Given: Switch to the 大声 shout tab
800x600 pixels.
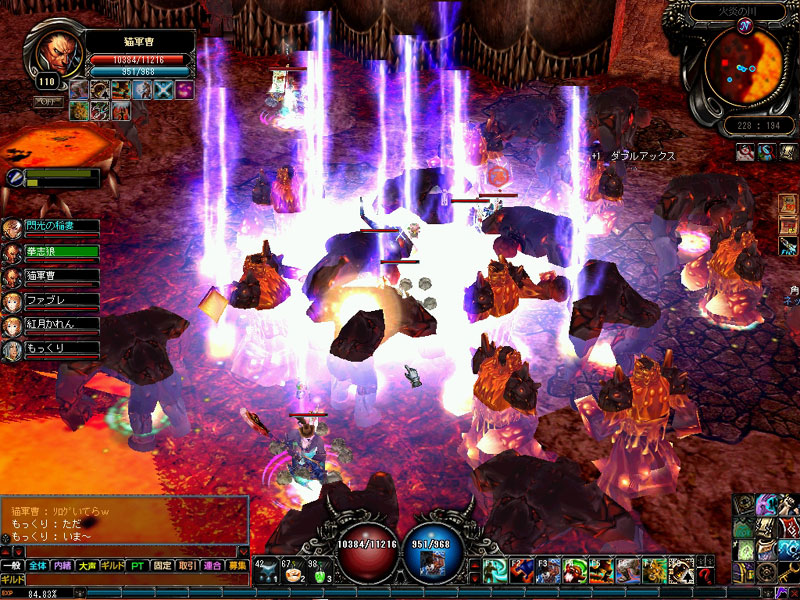Looking at the screenshot, I should click(x=88, y=566).
